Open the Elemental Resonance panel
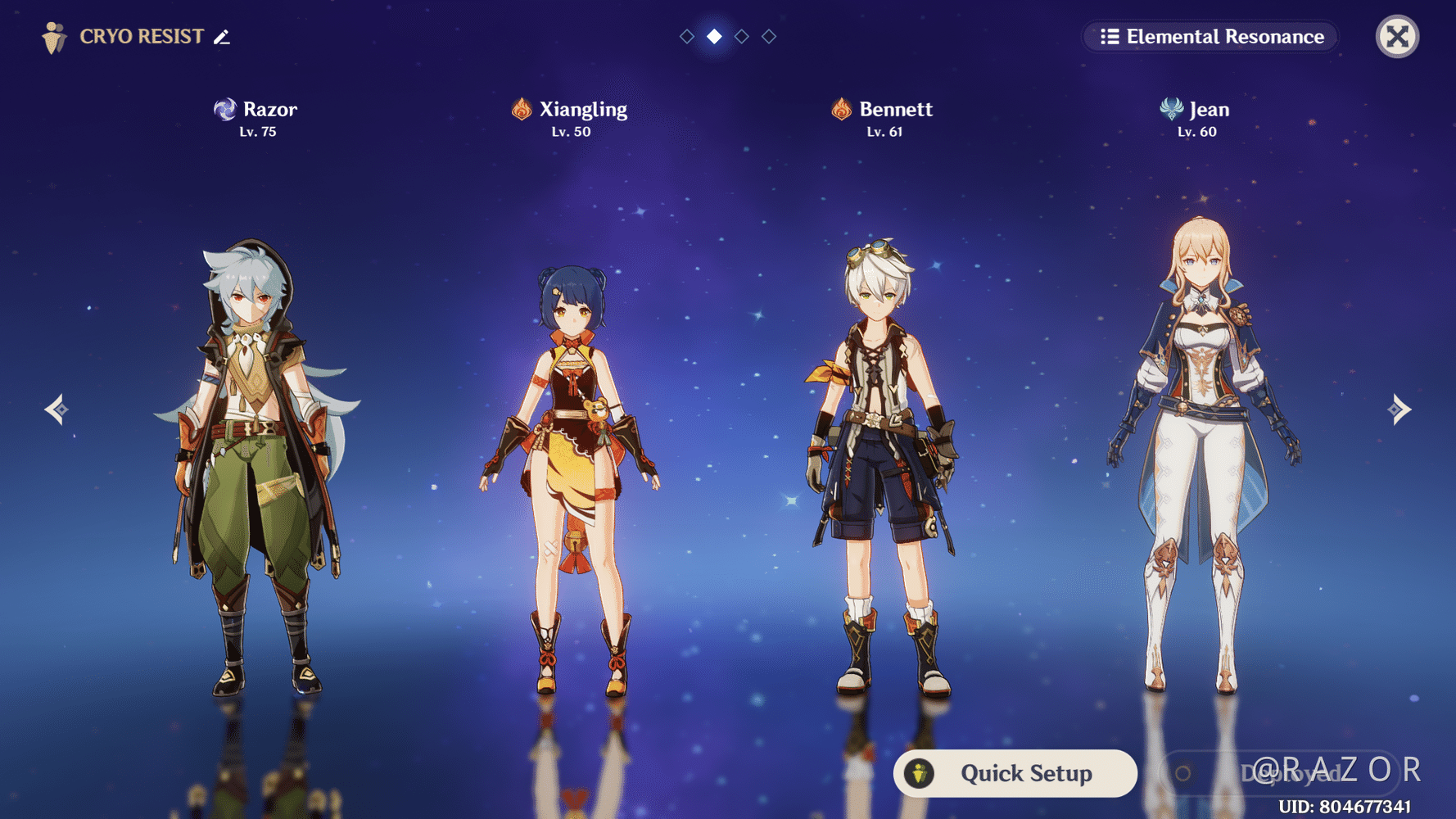Screen dimensions: 1456x819 [x=1210, y=36]
